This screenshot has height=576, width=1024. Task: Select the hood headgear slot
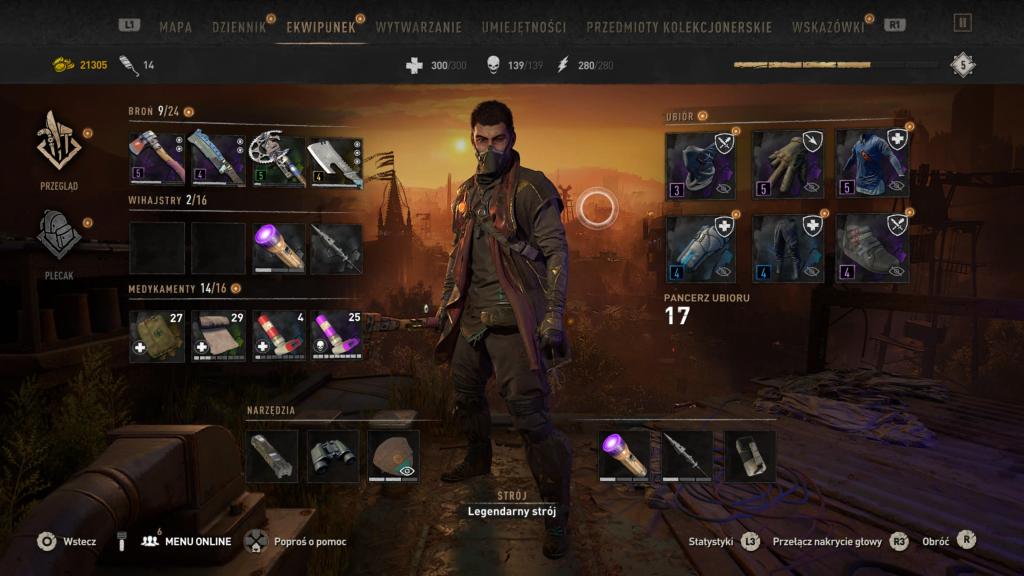(701, 165)
